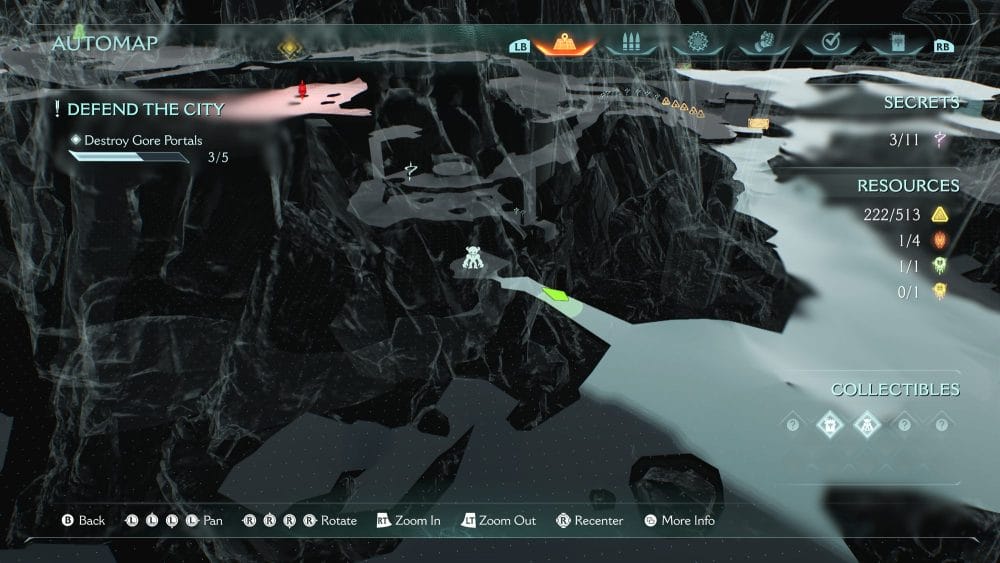Click the secrets key icon

(939, 141)
